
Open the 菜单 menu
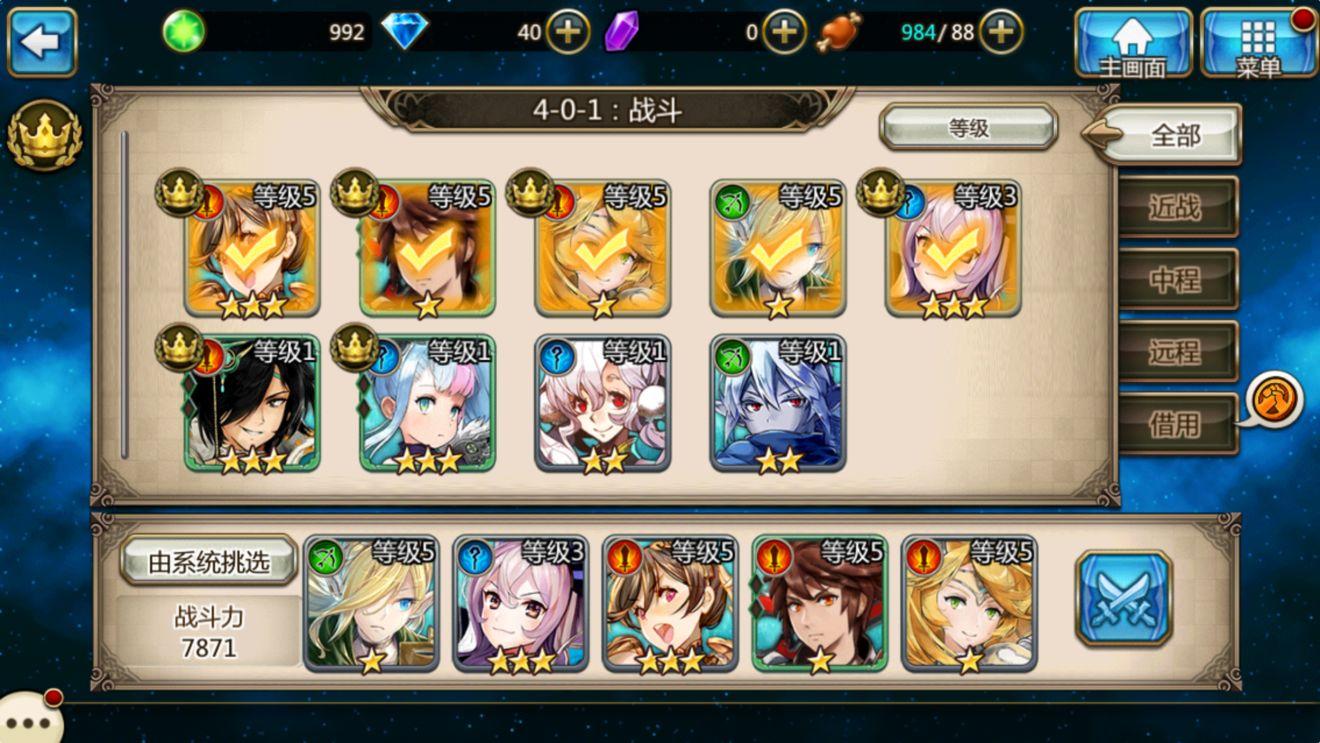pos(1258,42)
